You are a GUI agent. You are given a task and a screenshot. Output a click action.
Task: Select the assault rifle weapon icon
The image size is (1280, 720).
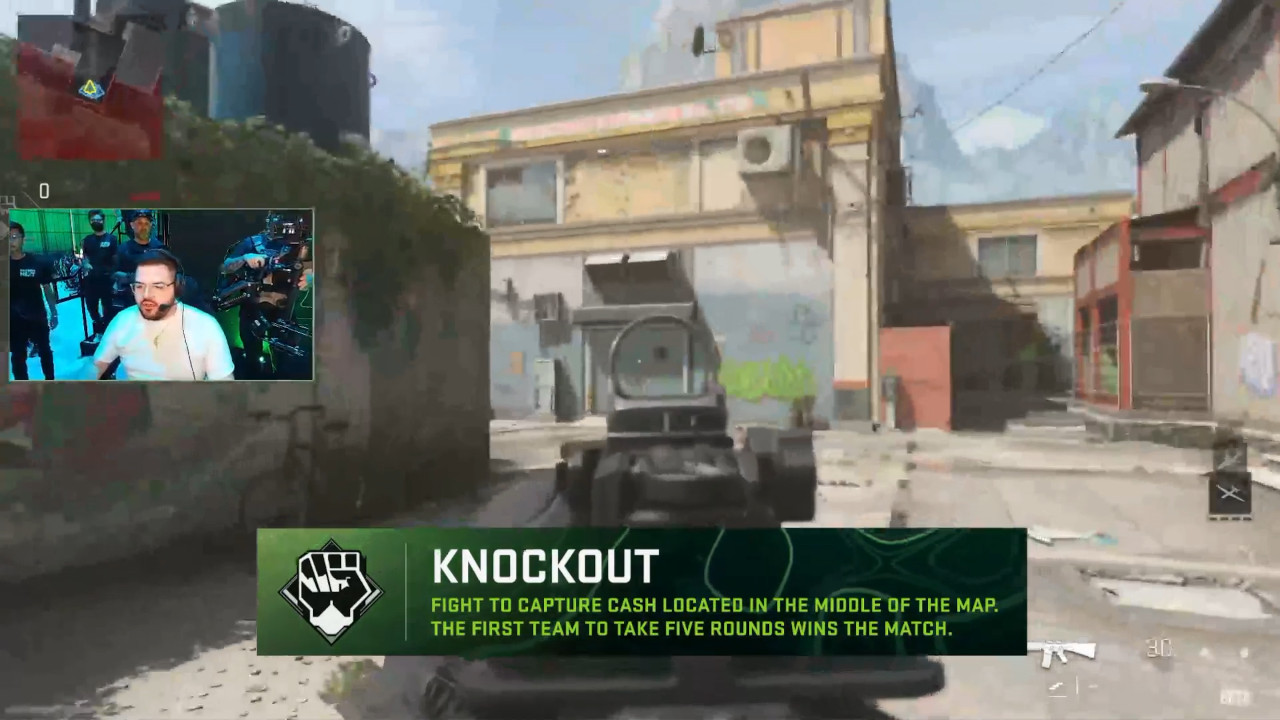click(x=1062, y=652)
